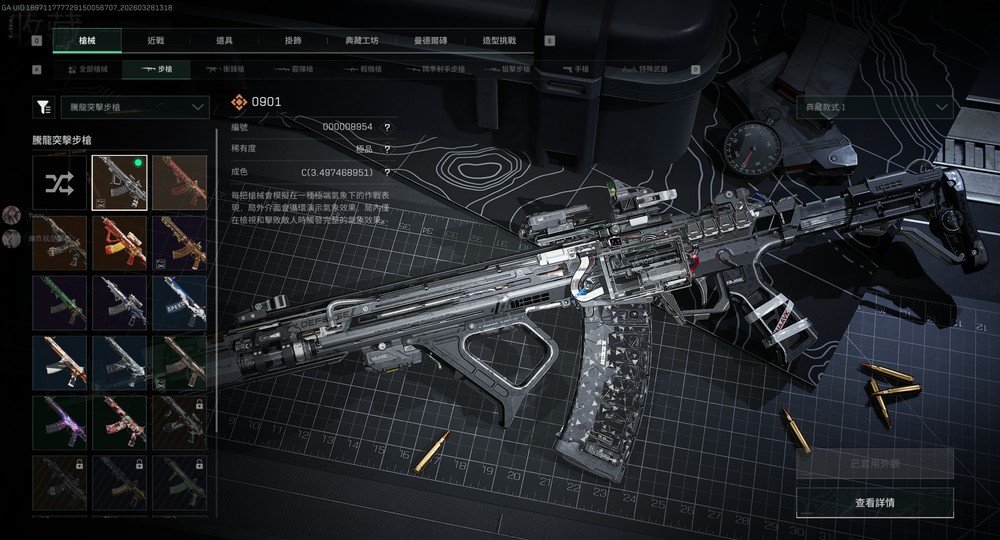The width and height of the screenshot is (1000, 540).
Task: Switch to 狙擊步槍 sniper rifle category
Action: tap(508, 70)
